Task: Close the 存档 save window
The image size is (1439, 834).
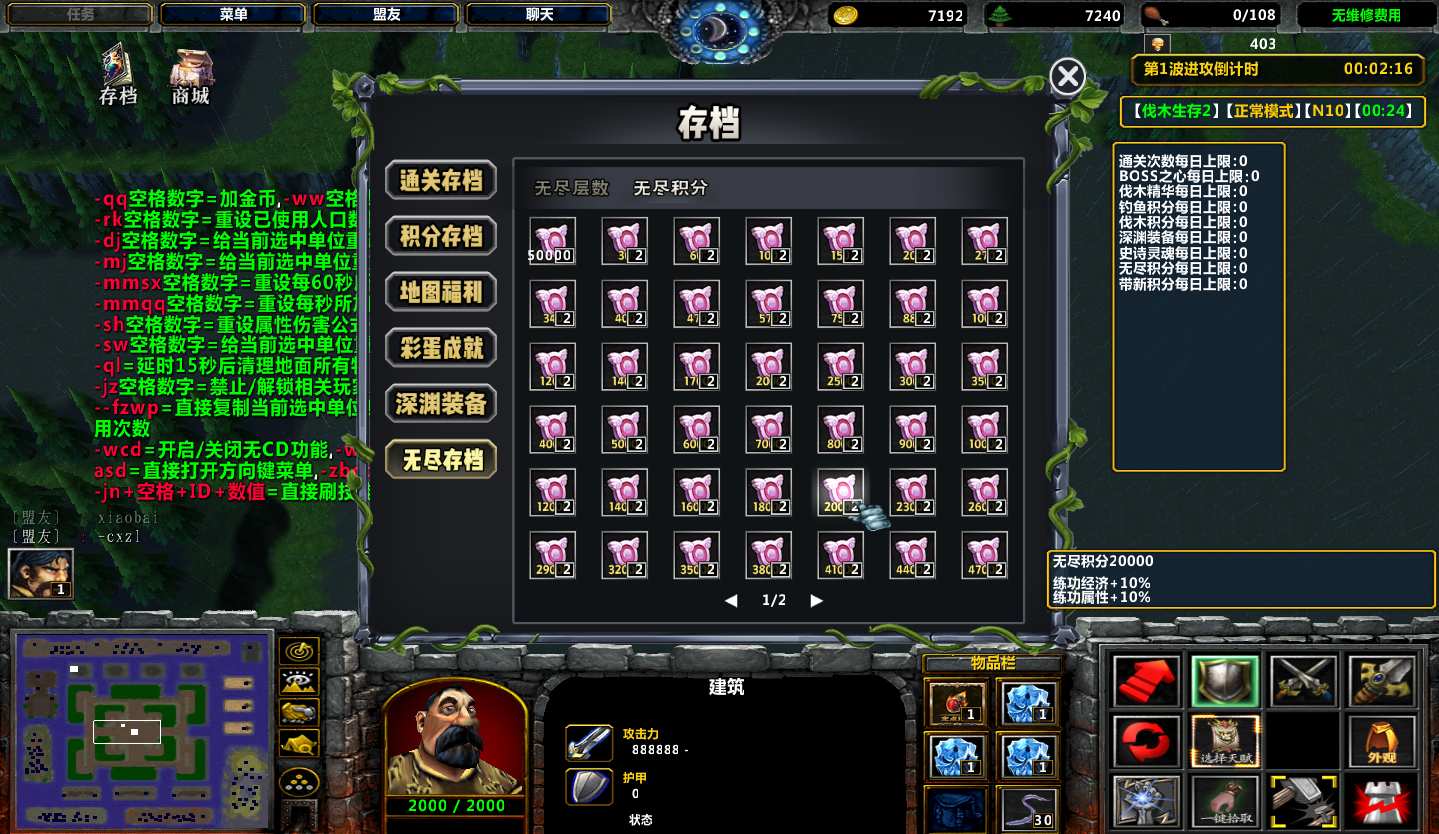Action: click(x=1068, y=76)
